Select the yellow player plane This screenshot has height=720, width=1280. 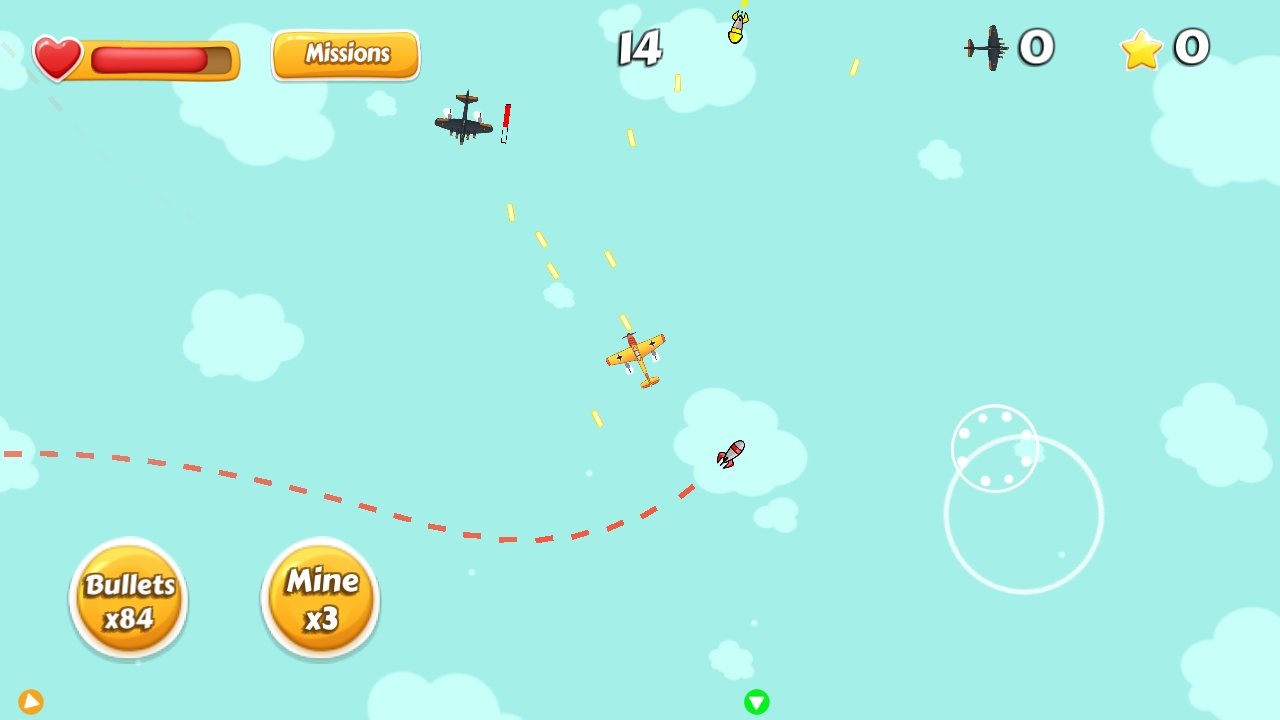click(637, 353)
